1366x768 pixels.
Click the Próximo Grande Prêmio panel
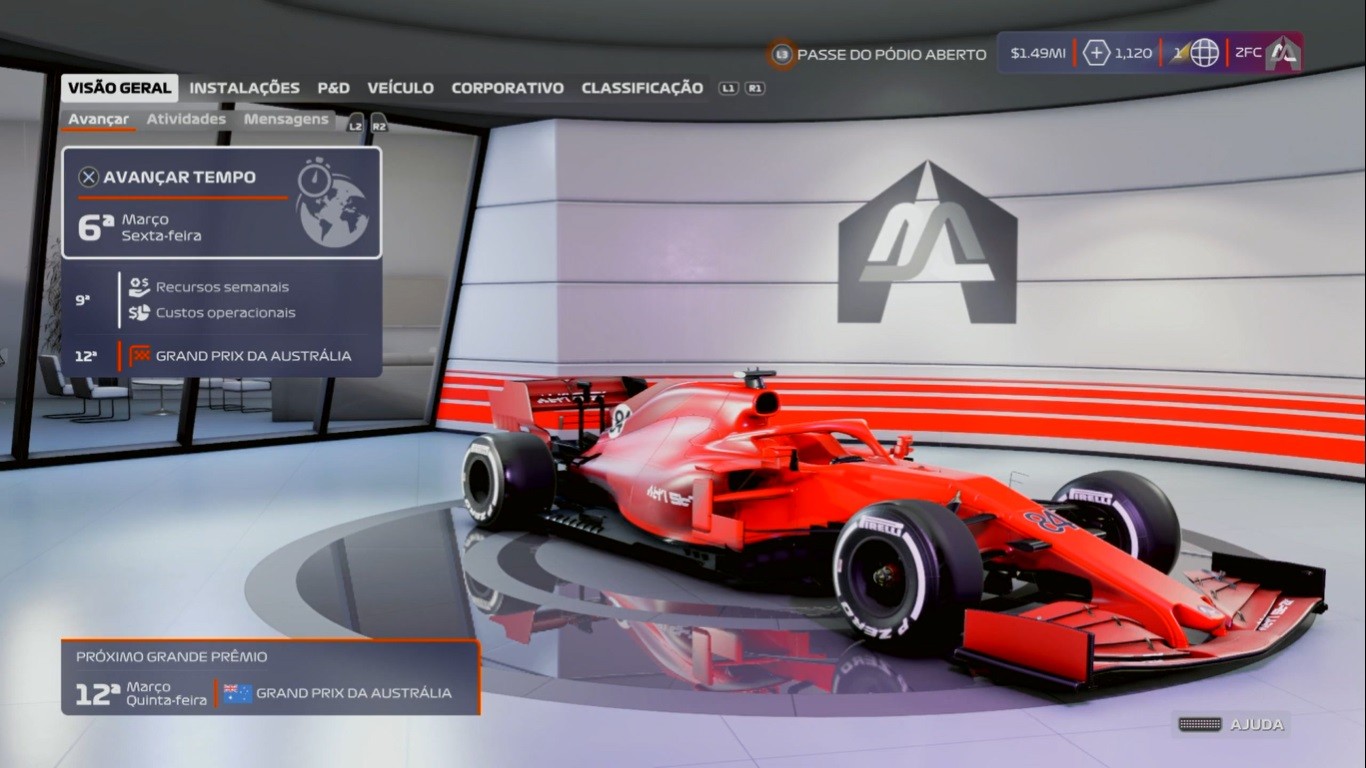point(270,677)
